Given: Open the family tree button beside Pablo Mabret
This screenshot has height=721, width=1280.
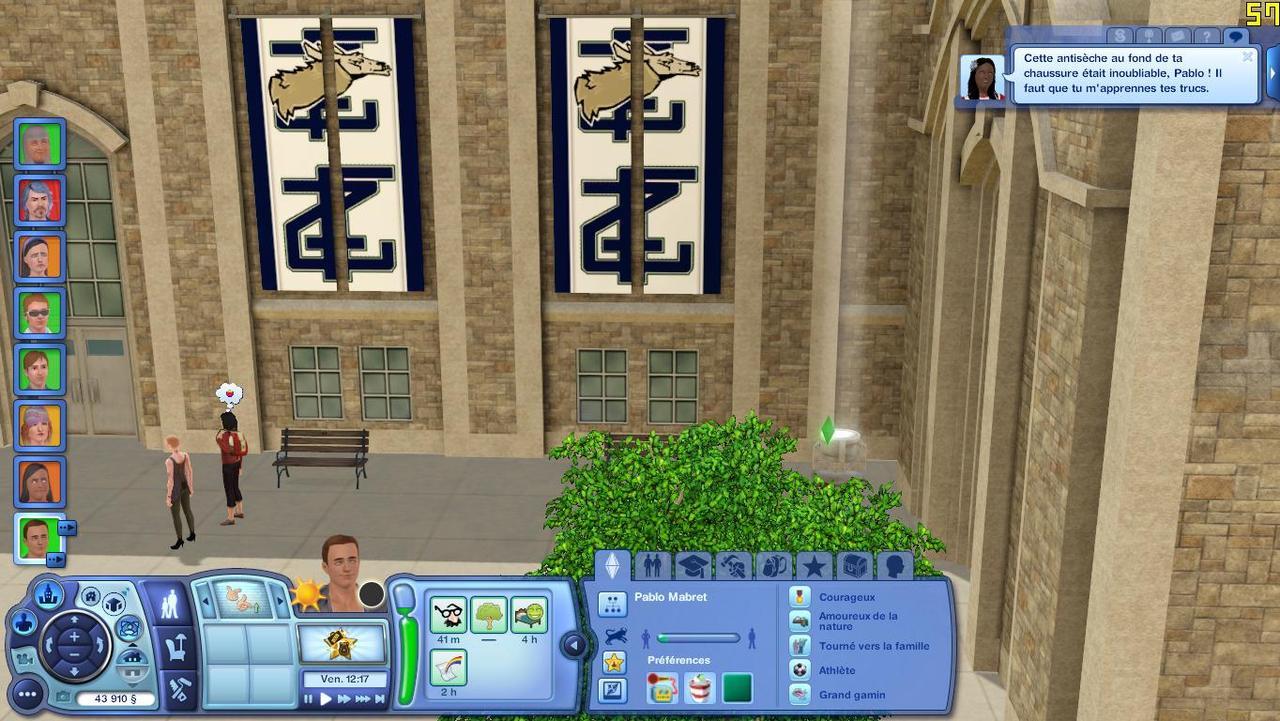Looking at the screenshot, I should click(x=612, y=603).
